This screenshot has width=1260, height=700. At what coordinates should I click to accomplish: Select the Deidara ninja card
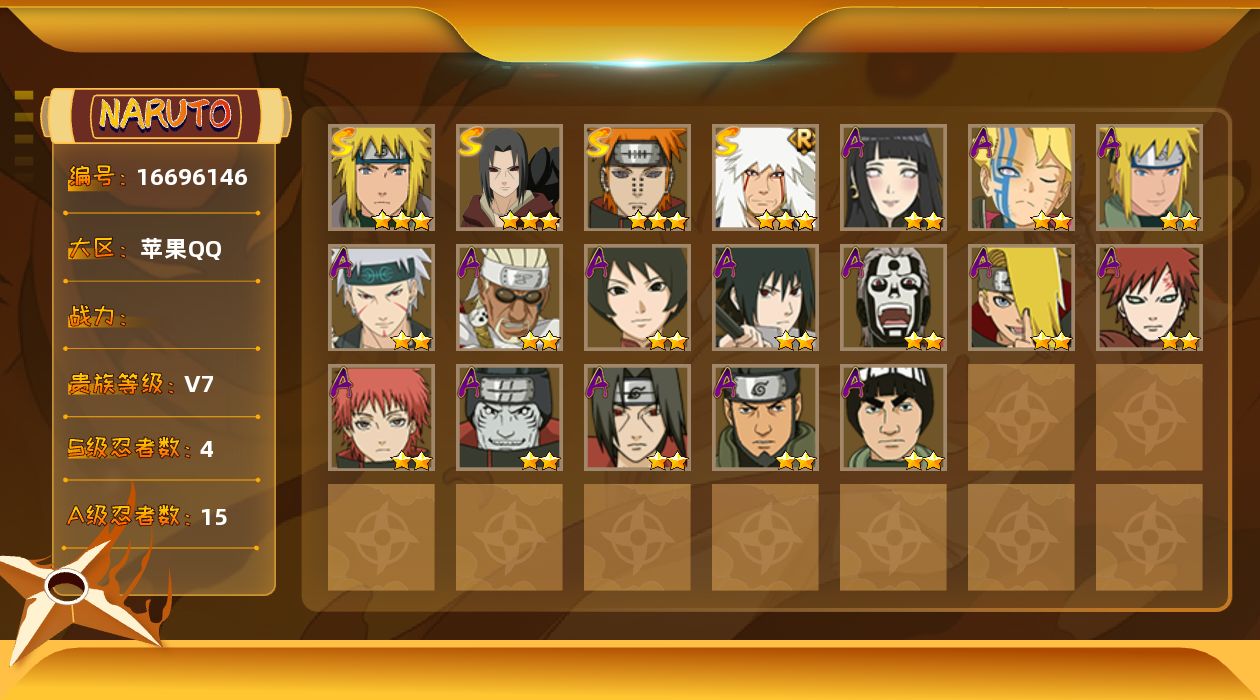tap(1021, 297)
